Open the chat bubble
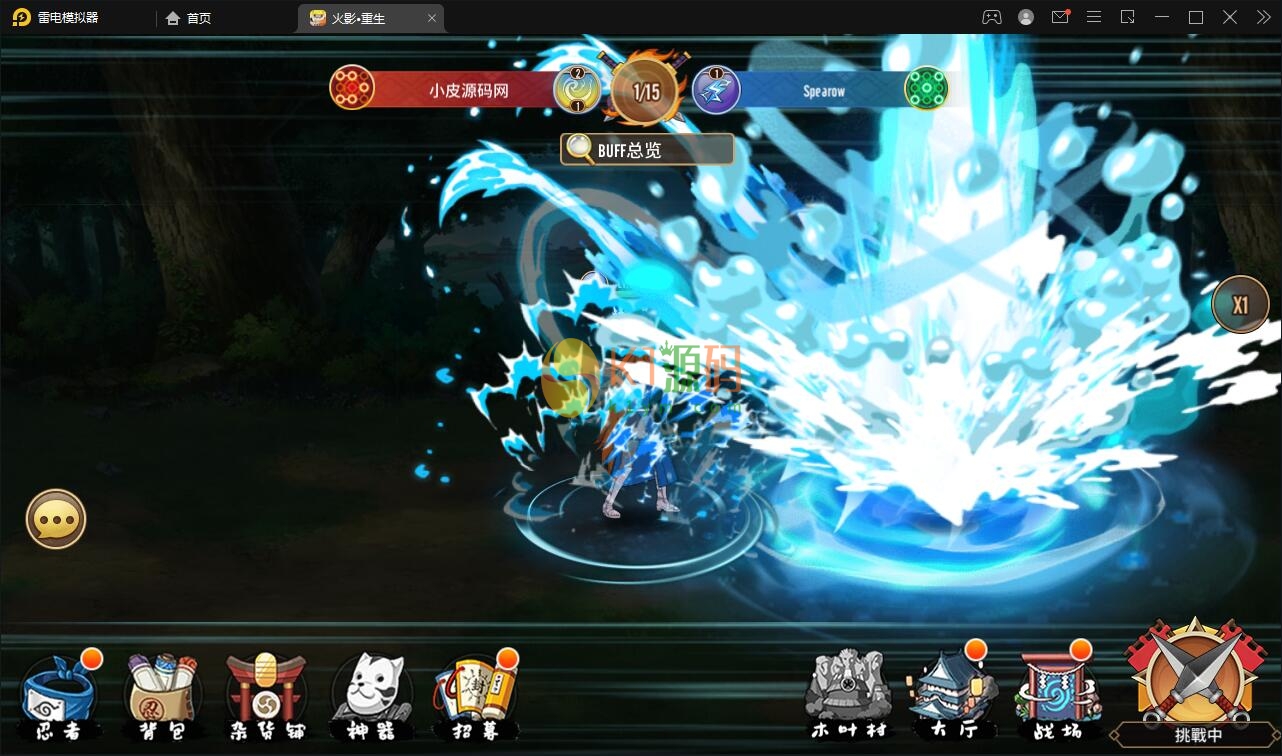 coord(56,518)
